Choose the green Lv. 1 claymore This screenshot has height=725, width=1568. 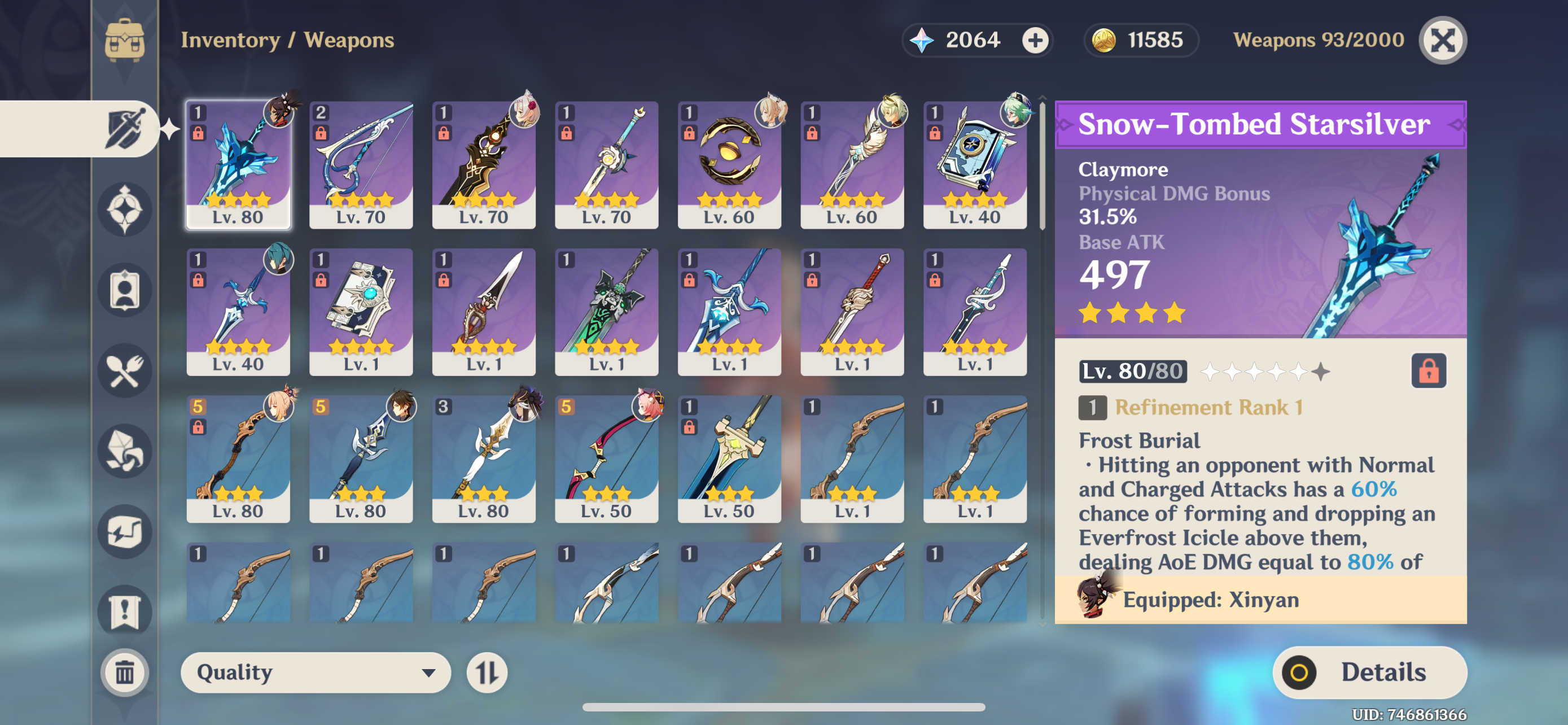(x=606, y=311)
